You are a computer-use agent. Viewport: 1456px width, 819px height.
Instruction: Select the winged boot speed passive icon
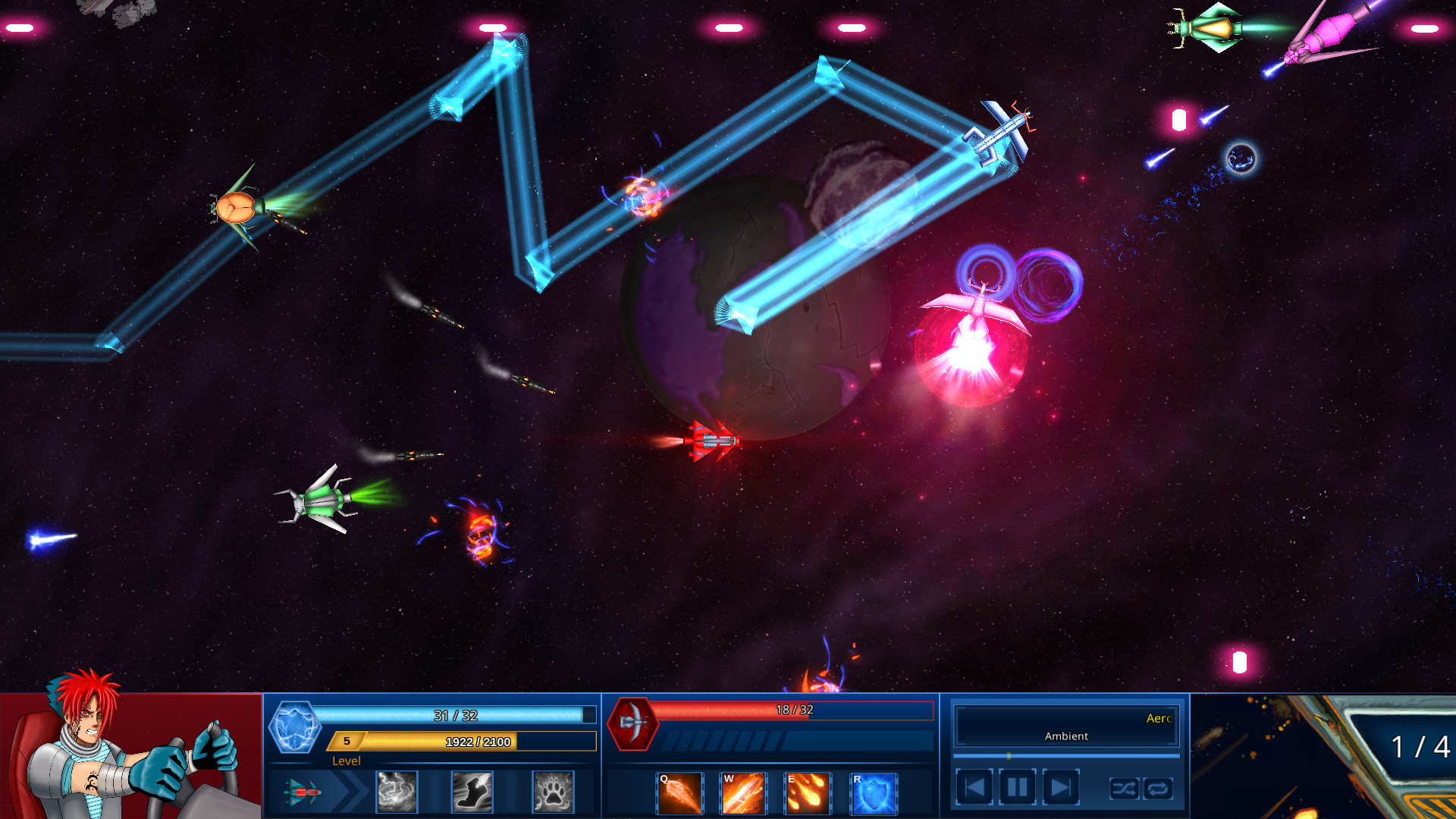click(472, 792)
